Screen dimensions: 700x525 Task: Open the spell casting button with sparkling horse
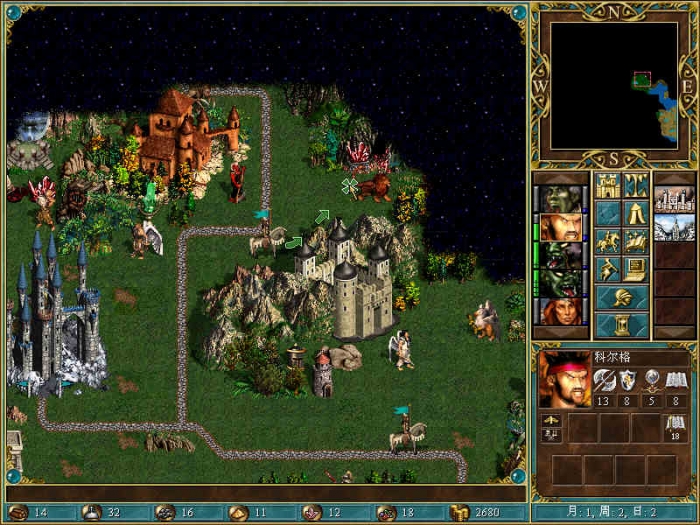(636, 241)
